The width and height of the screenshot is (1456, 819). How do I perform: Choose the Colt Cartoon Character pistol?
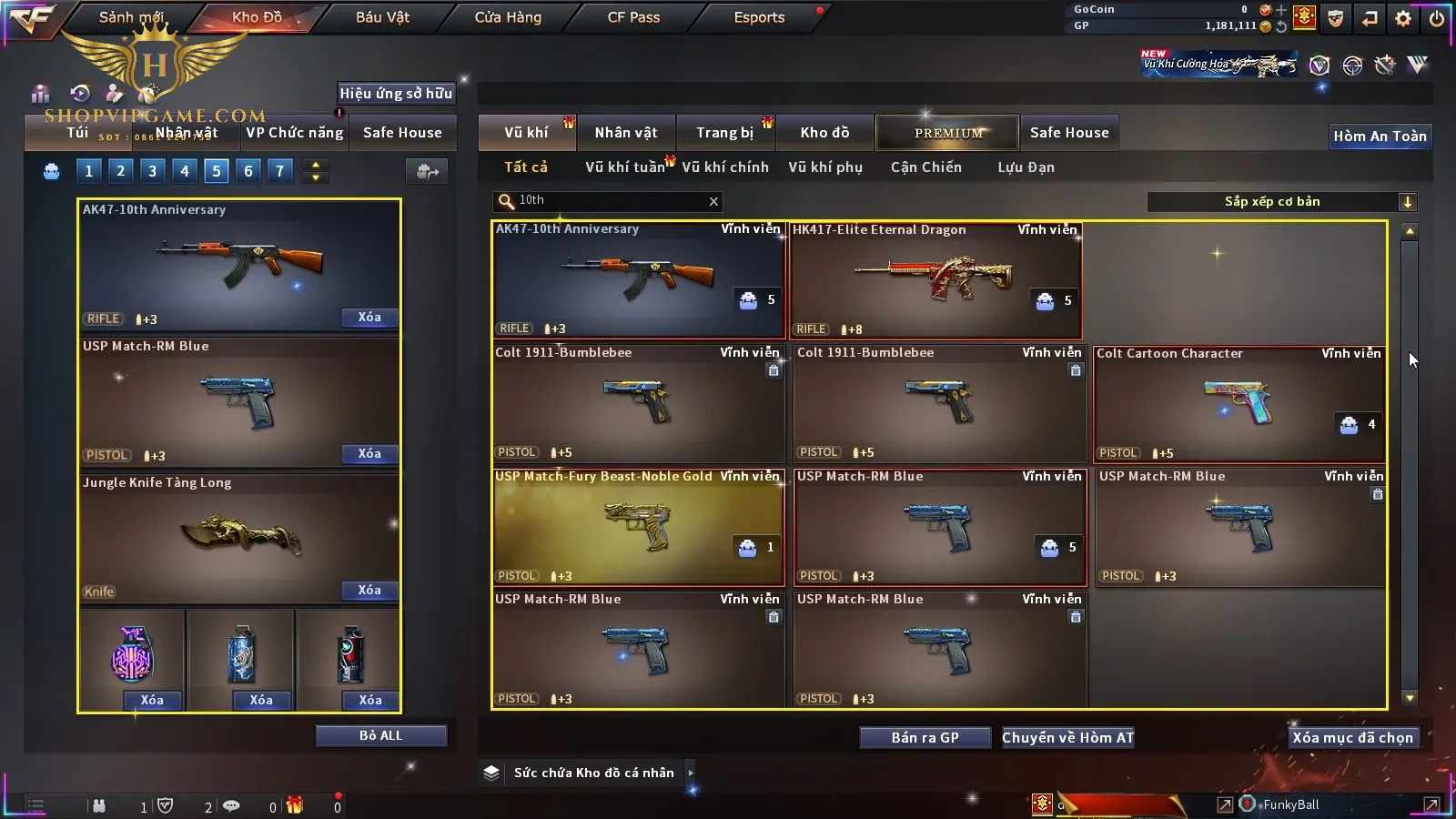[1239, 404]
